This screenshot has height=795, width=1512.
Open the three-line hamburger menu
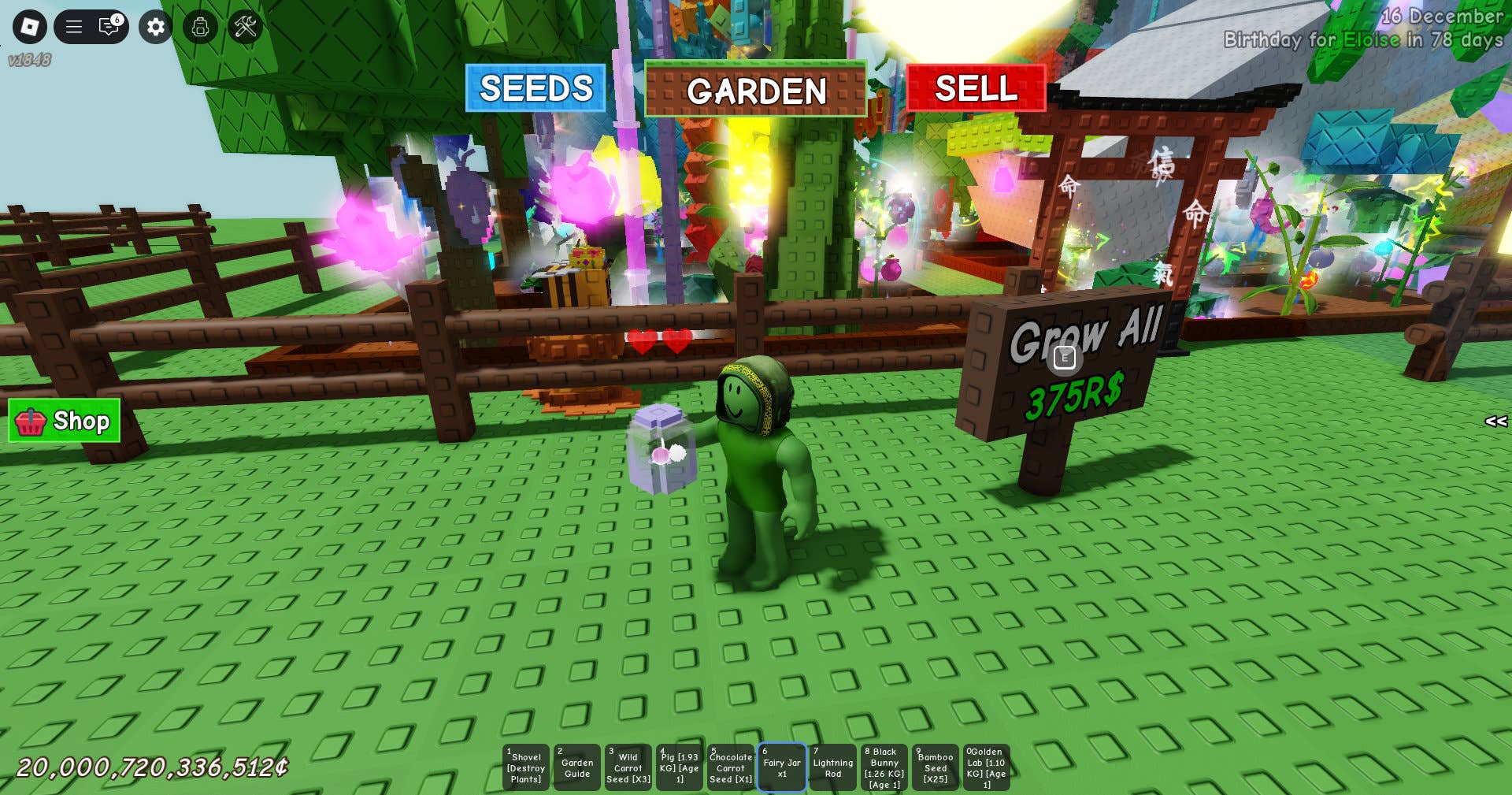pos(74,27)
